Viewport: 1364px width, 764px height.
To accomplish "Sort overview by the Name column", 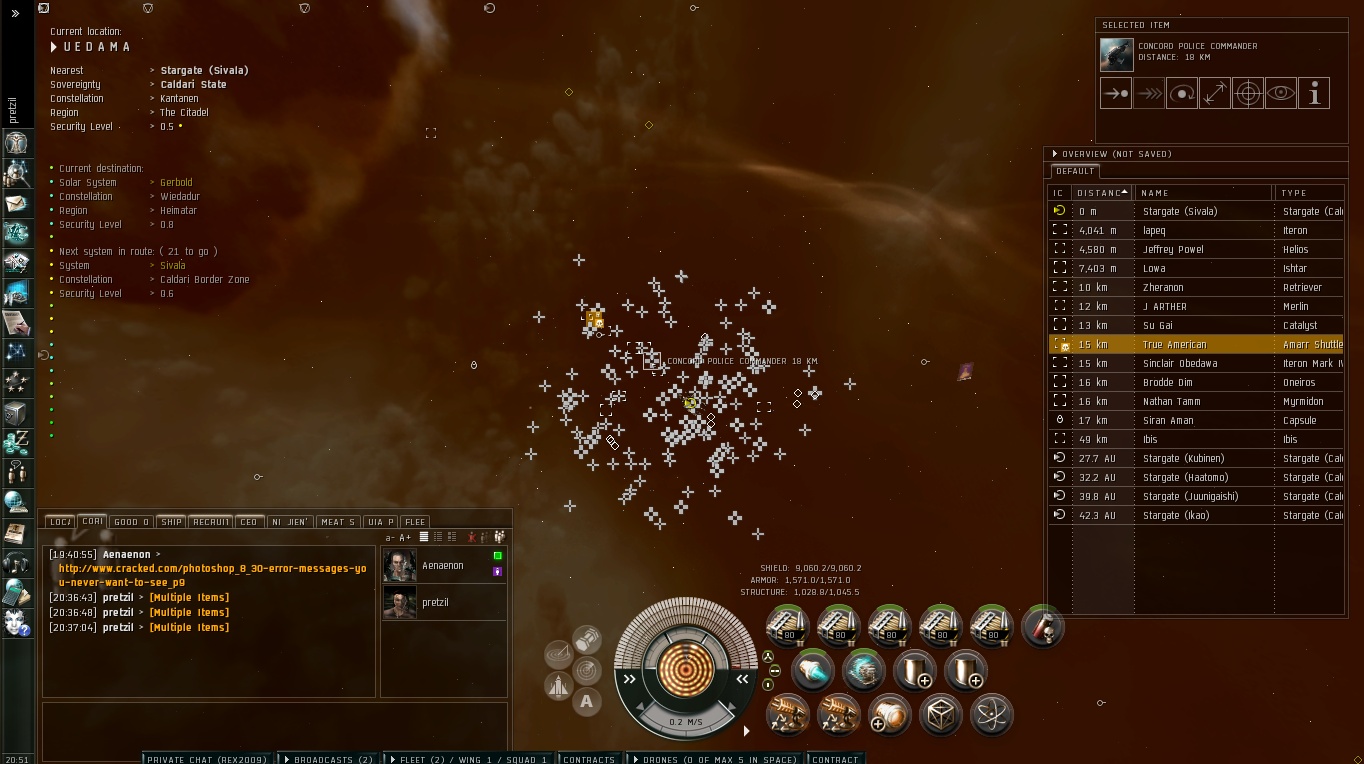I will tap(1203, 193).
